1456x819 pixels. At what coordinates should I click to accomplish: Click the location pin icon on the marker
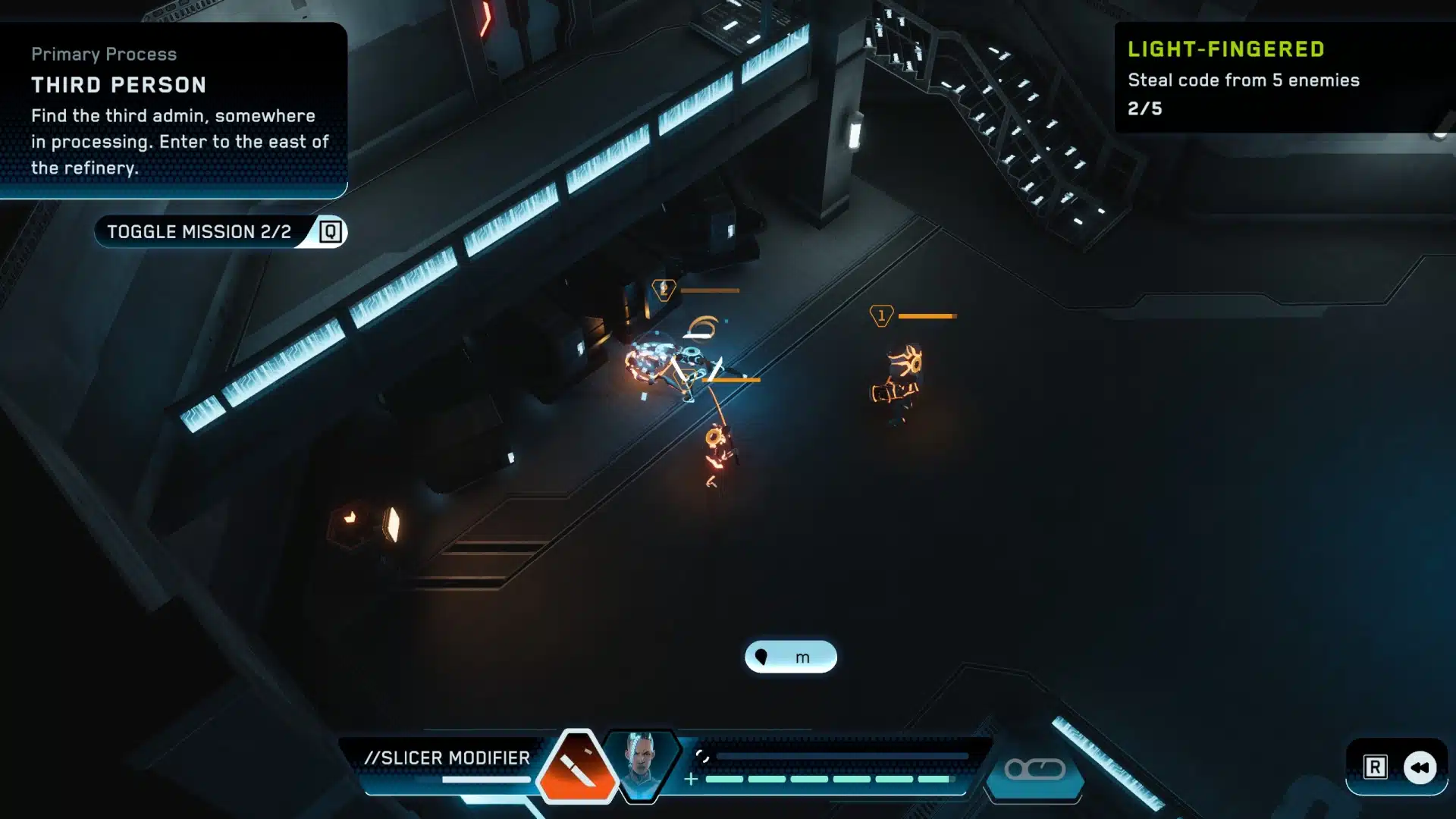point(763,657)
